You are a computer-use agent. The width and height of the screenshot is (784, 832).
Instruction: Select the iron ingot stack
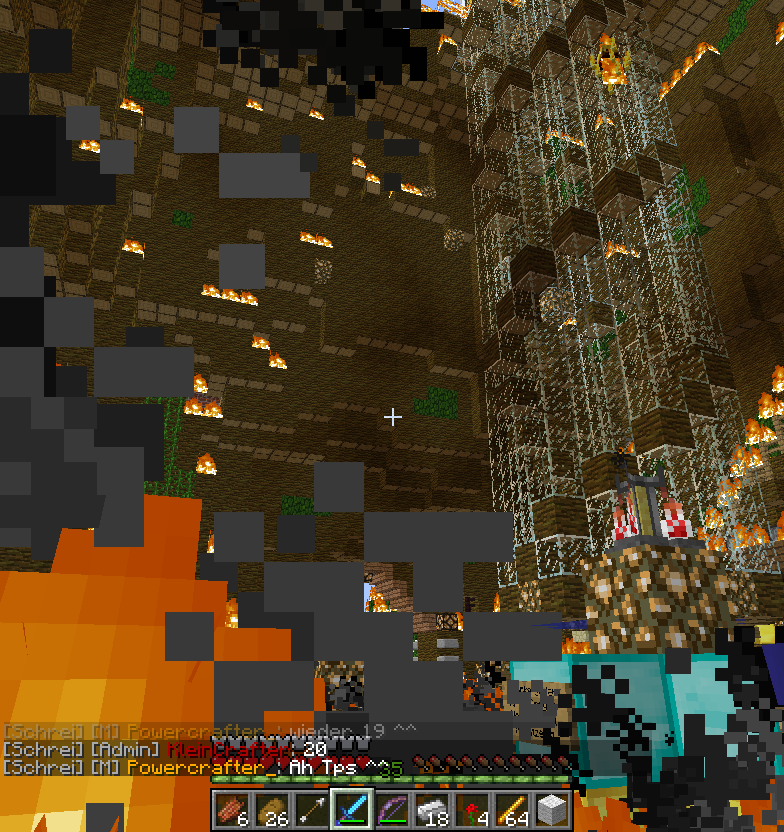432,809
